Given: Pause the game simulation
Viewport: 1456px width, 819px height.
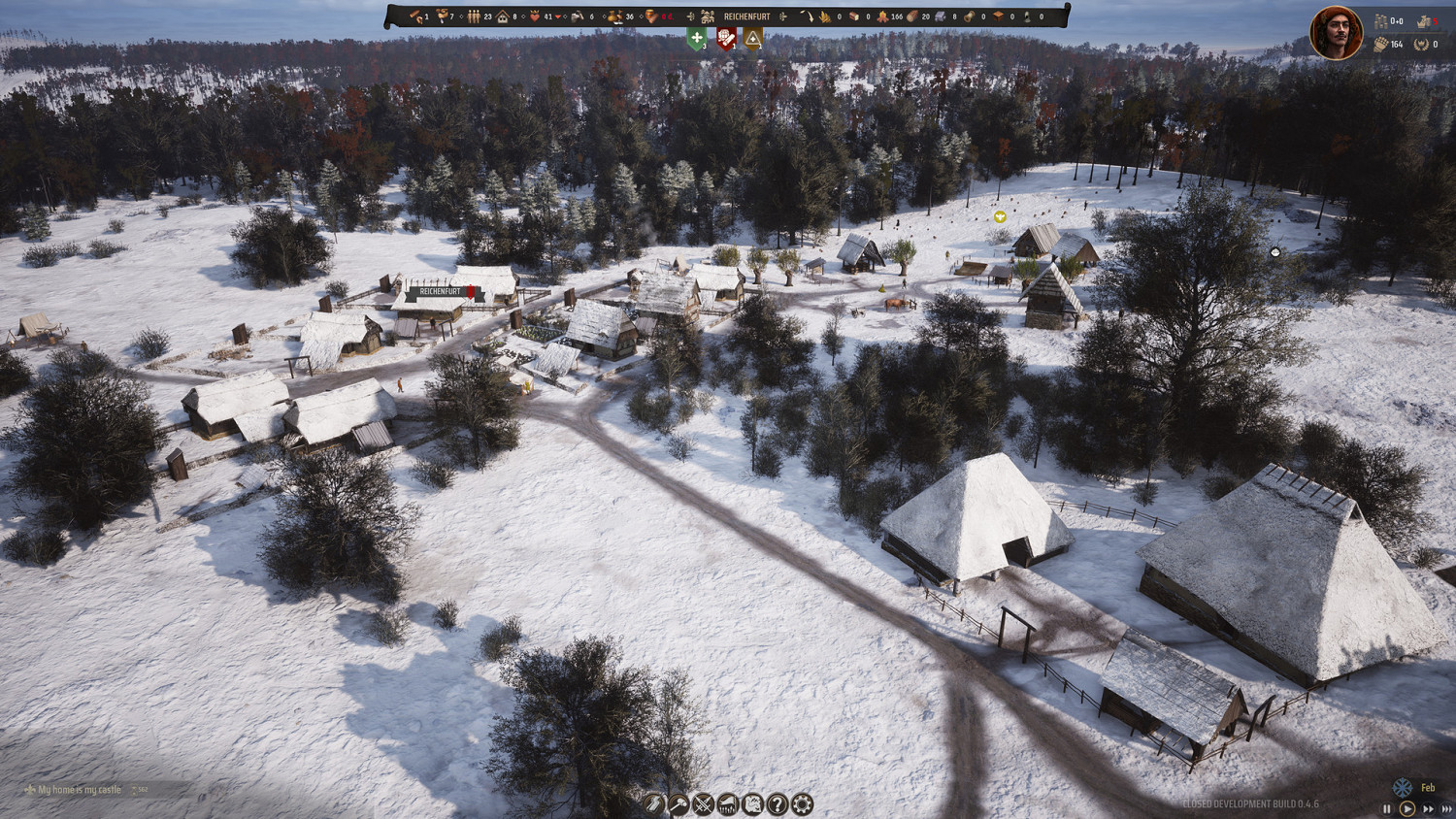Looking at the screenshot, I should (x=1387, y=807).
